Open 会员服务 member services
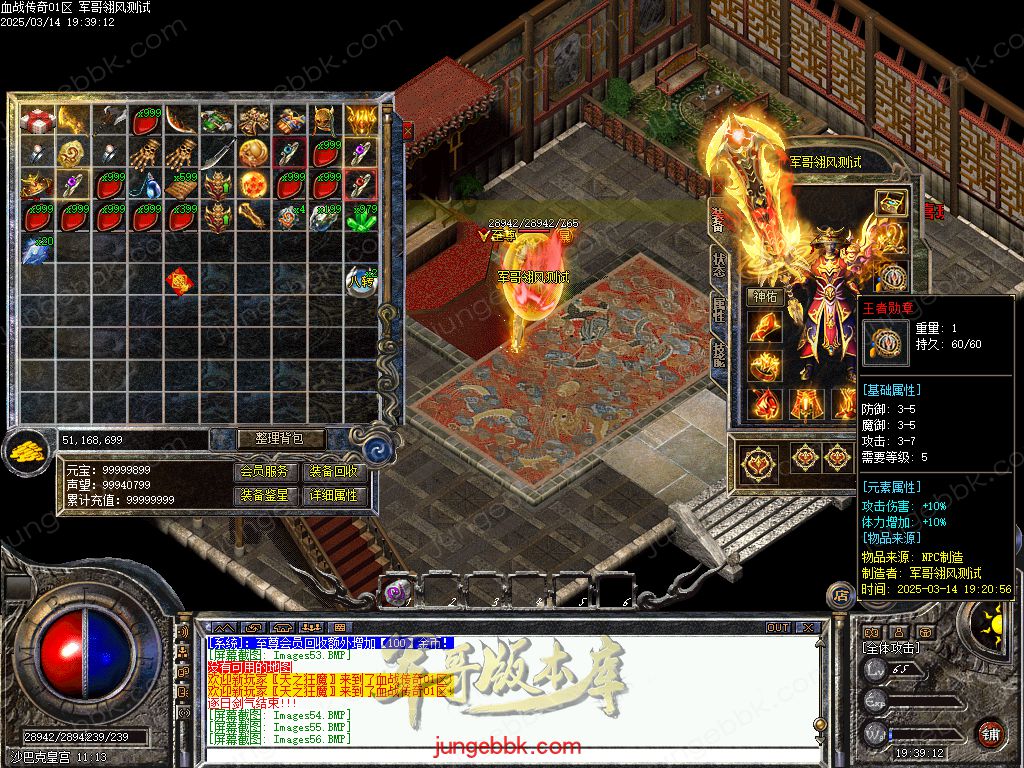 click(x=268, y=472)
